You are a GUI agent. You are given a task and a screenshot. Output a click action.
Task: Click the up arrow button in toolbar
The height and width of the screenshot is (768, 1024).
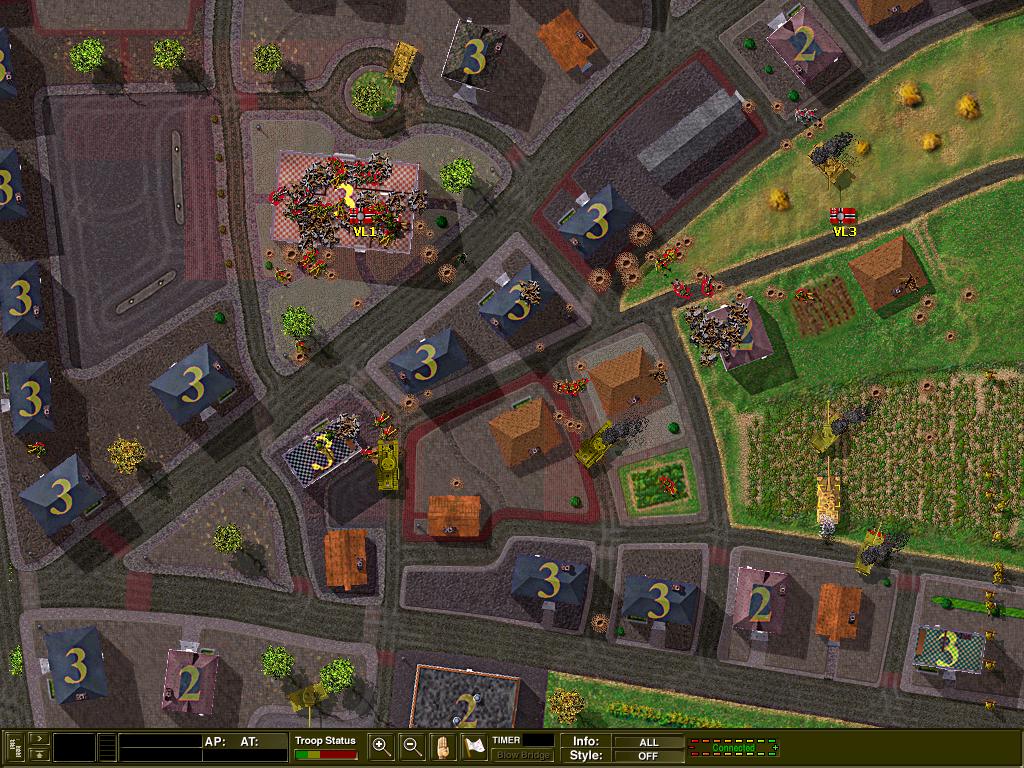tap(37, 754)
